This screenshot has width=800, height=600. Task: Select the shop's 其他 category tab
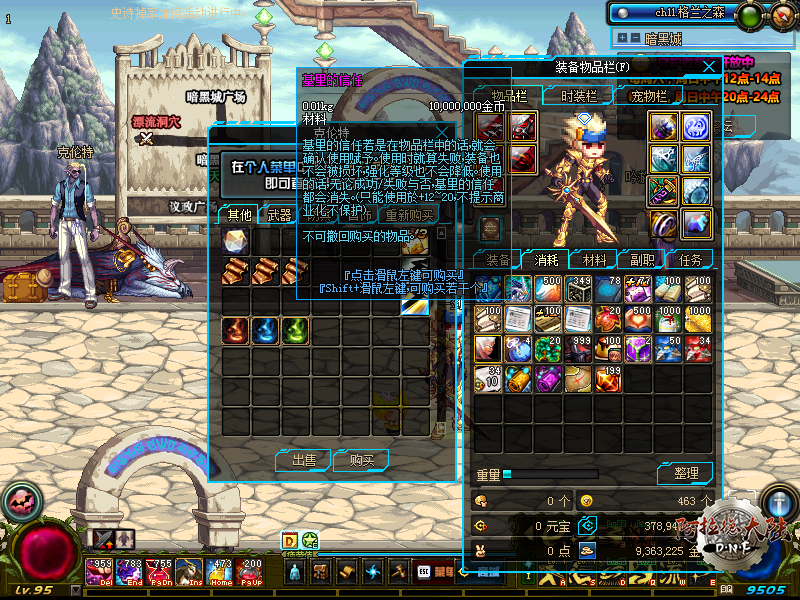pyautogui.click(x=239, y=214)
